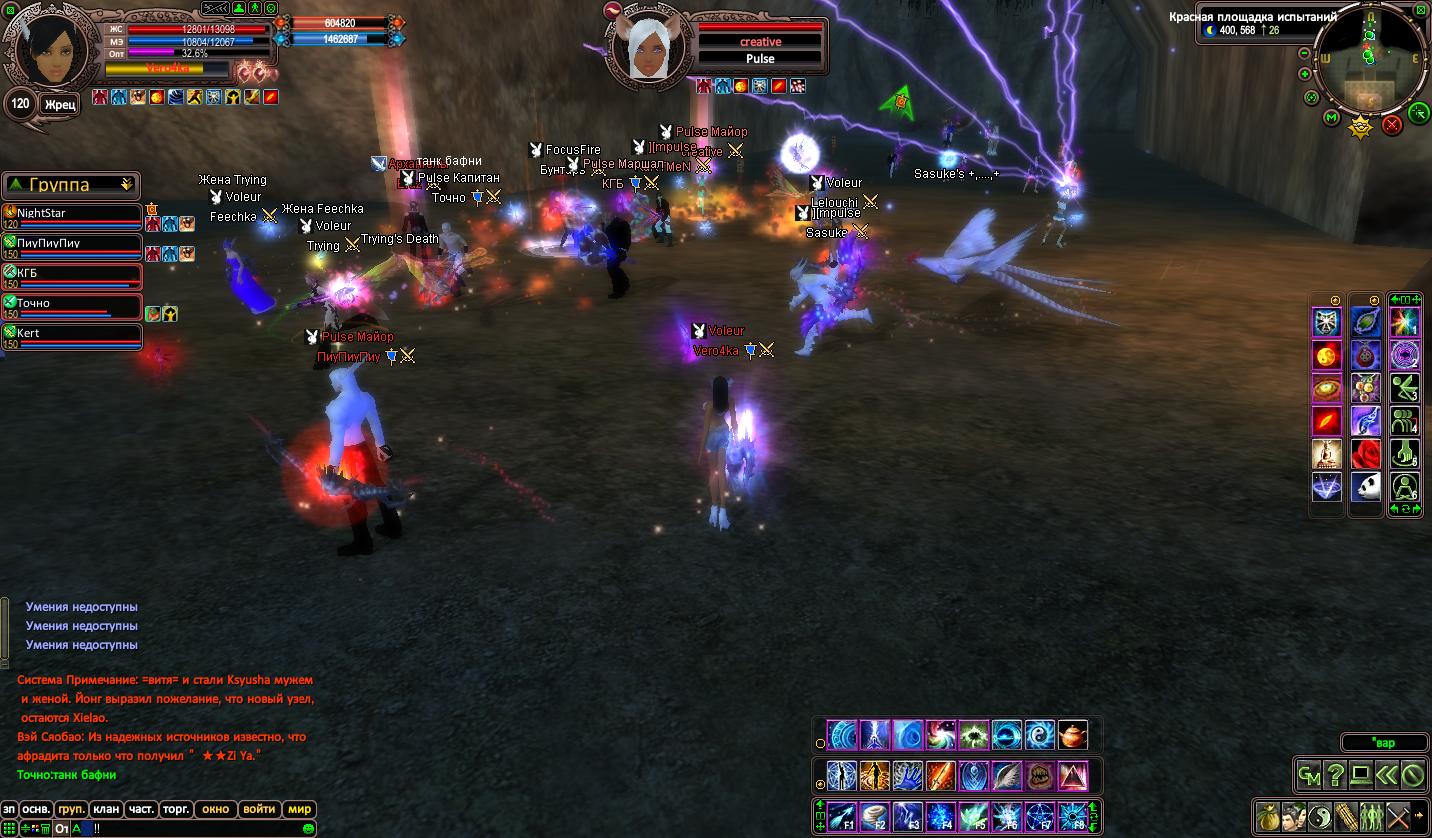Select the "торг." trade chat tab
Image resolution: width=1432 pixels, height=838 pixels.
click(177, 809)
